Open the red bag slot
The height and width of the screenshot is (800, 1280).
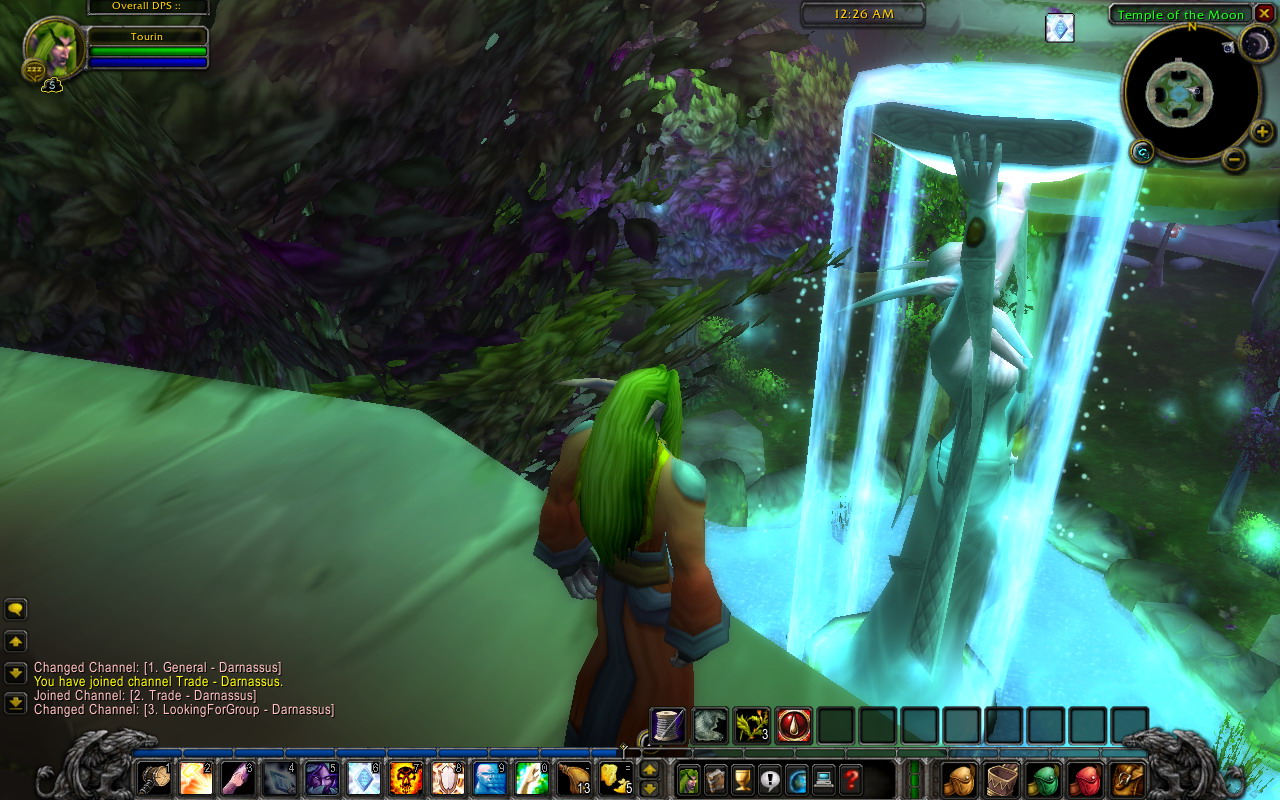point(1085,778)
